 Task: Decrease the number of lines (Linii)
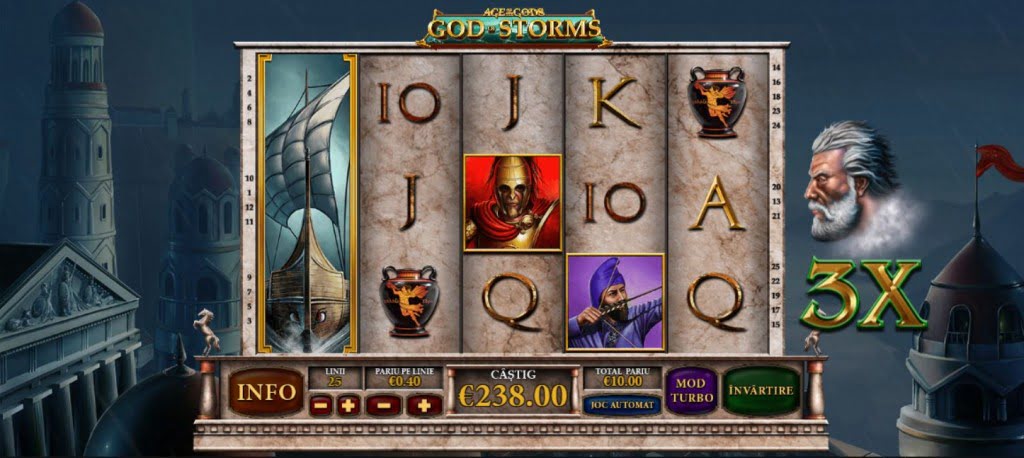pyautogui.click(x=321, y=405)
